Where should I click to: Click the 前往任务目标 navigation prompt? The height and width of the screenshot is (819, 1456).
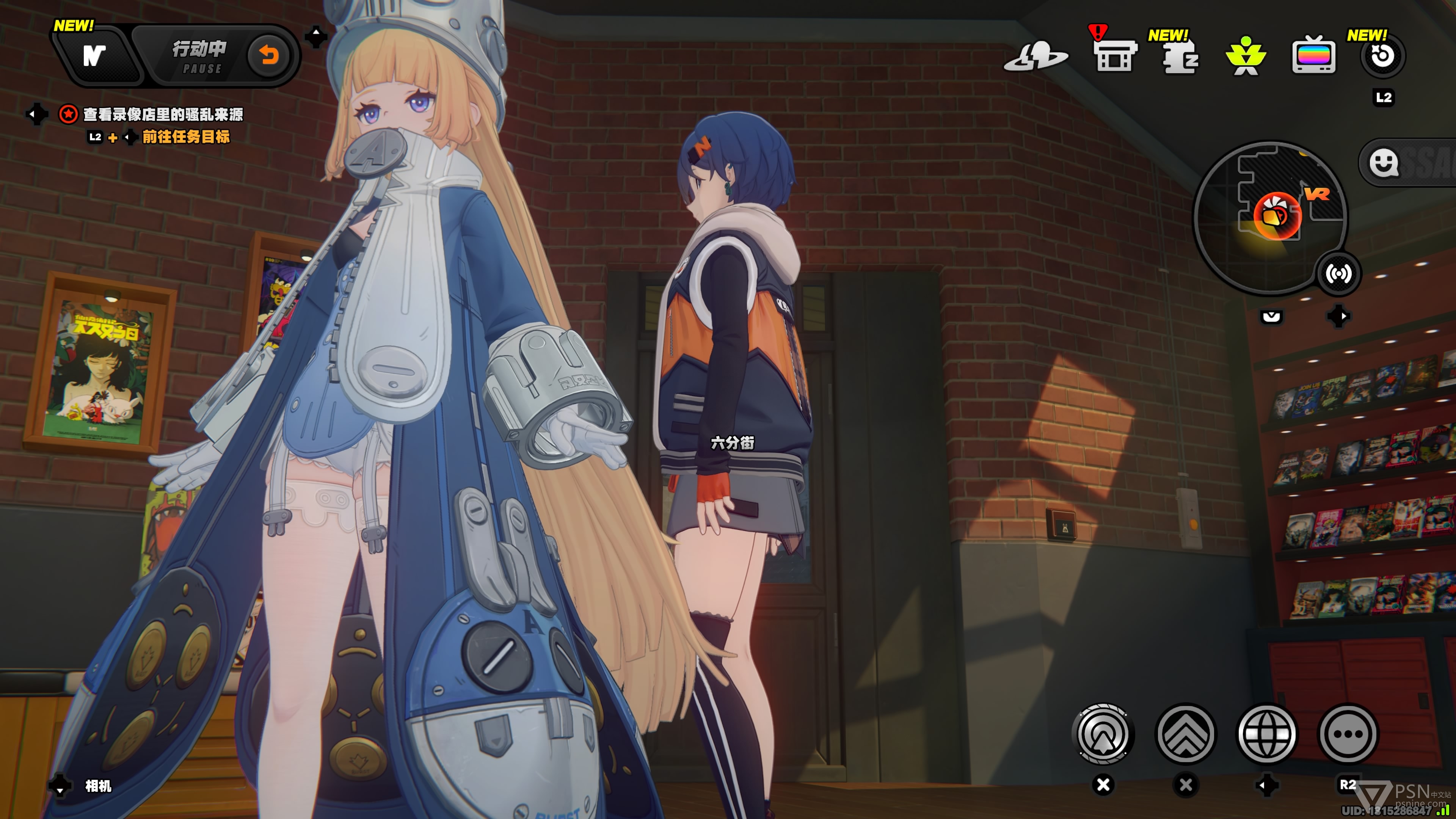click(x=185, y=137)
